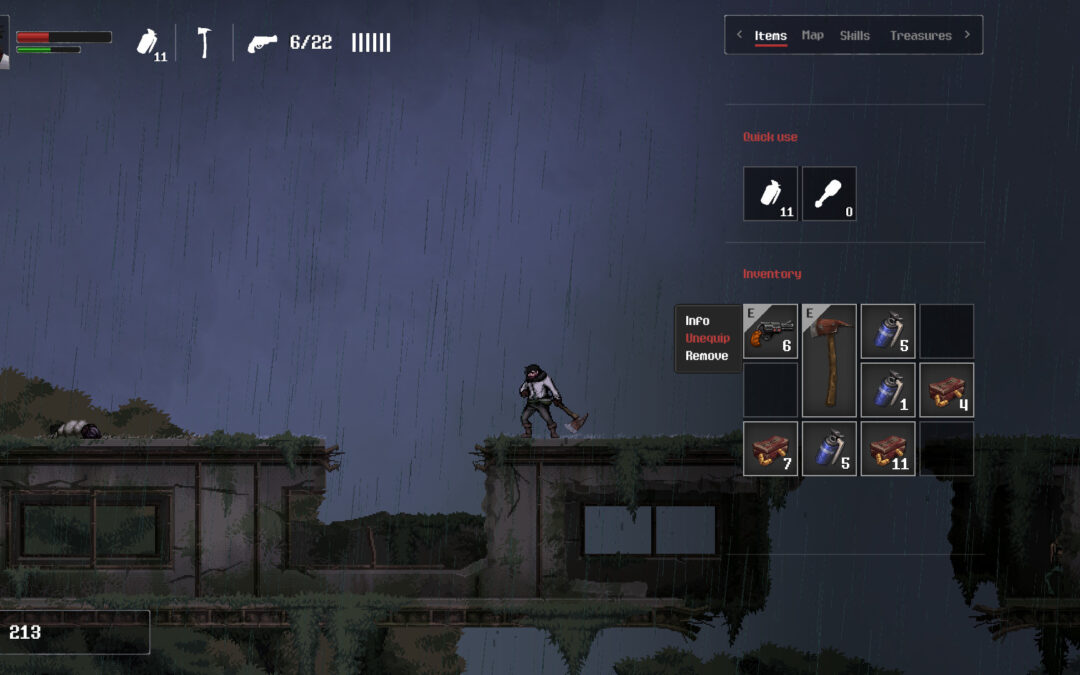The width and height of the screenshot is (1080, 675).
Task: Unequip the revolver via the context menu
Action: (707, 338)
